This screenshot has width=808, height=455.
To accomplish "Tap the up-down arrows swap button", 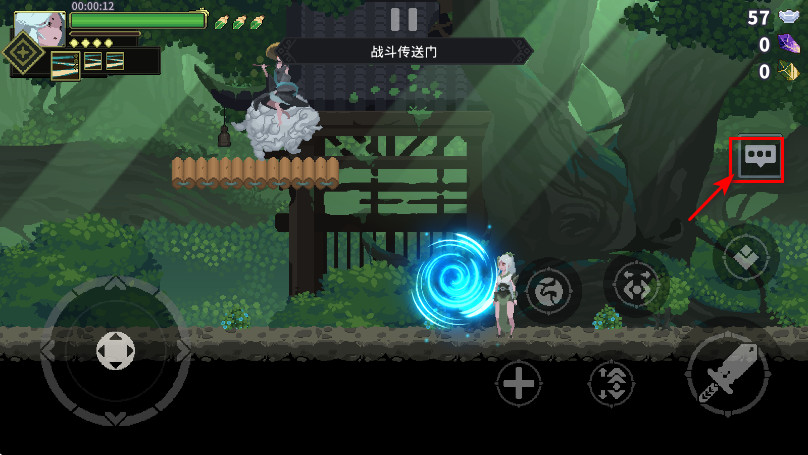I will [x=611, y=383].
